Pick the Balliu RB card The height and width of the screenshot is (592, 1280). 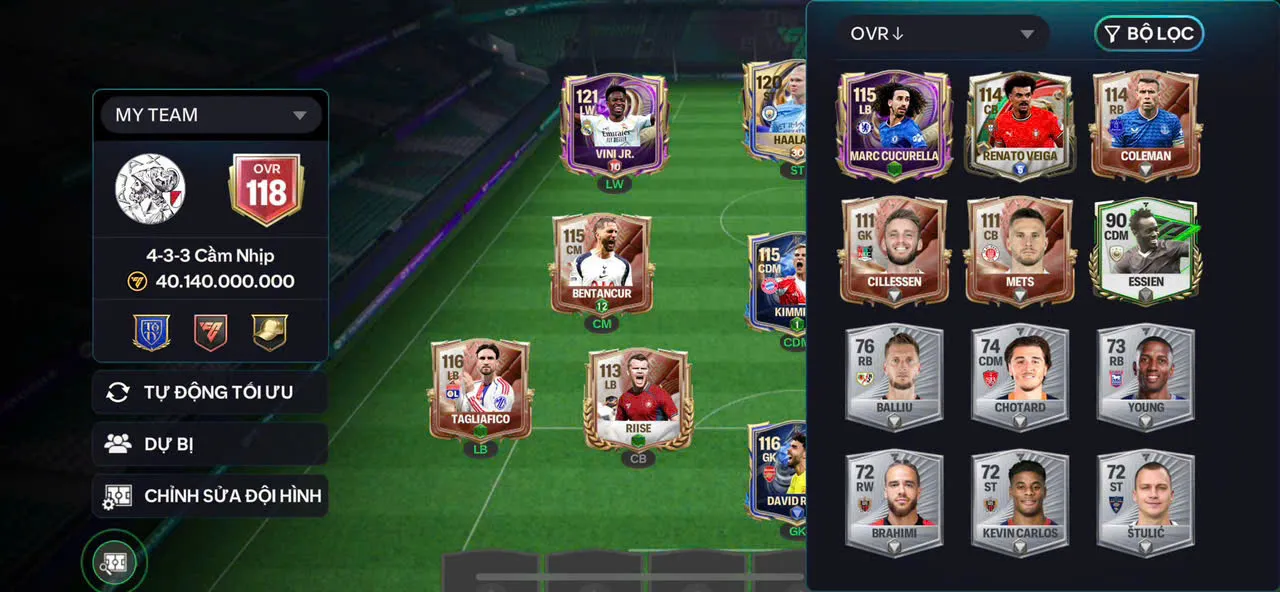[894, 376]
